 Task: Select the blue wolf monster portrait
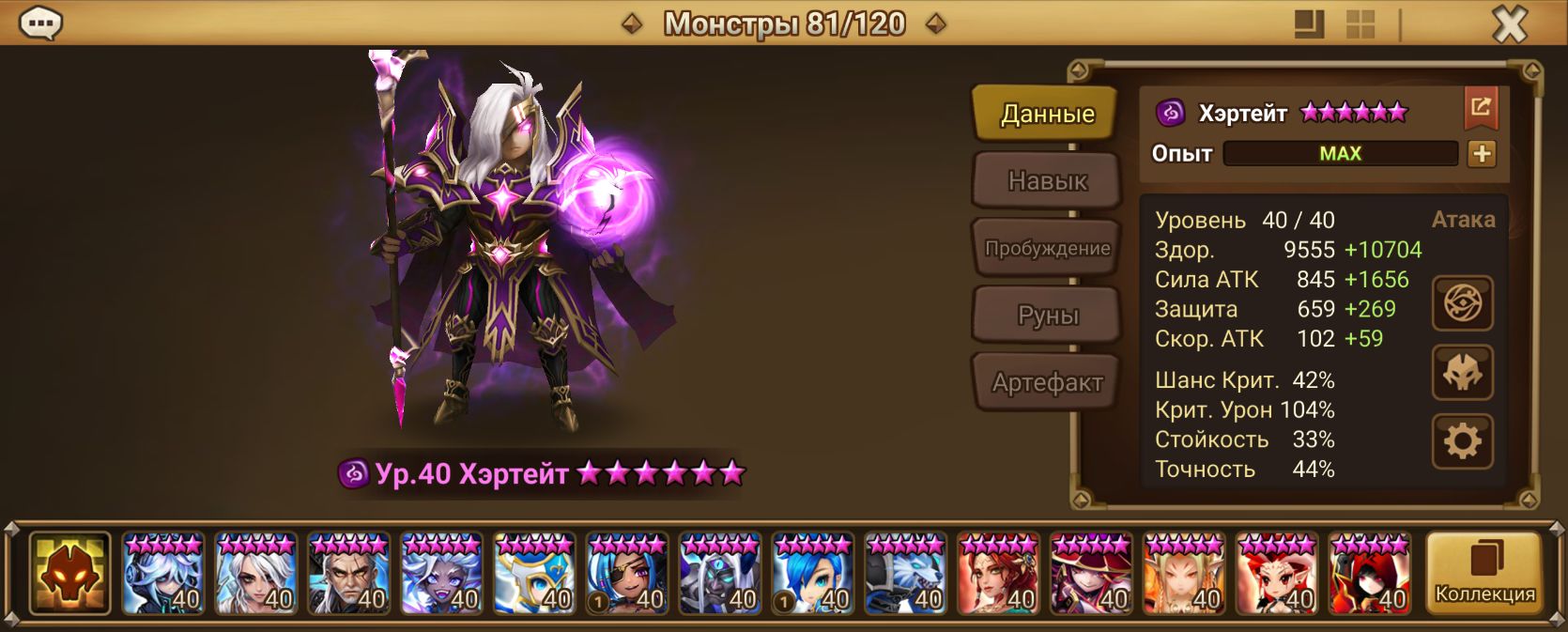coord(906,573)
